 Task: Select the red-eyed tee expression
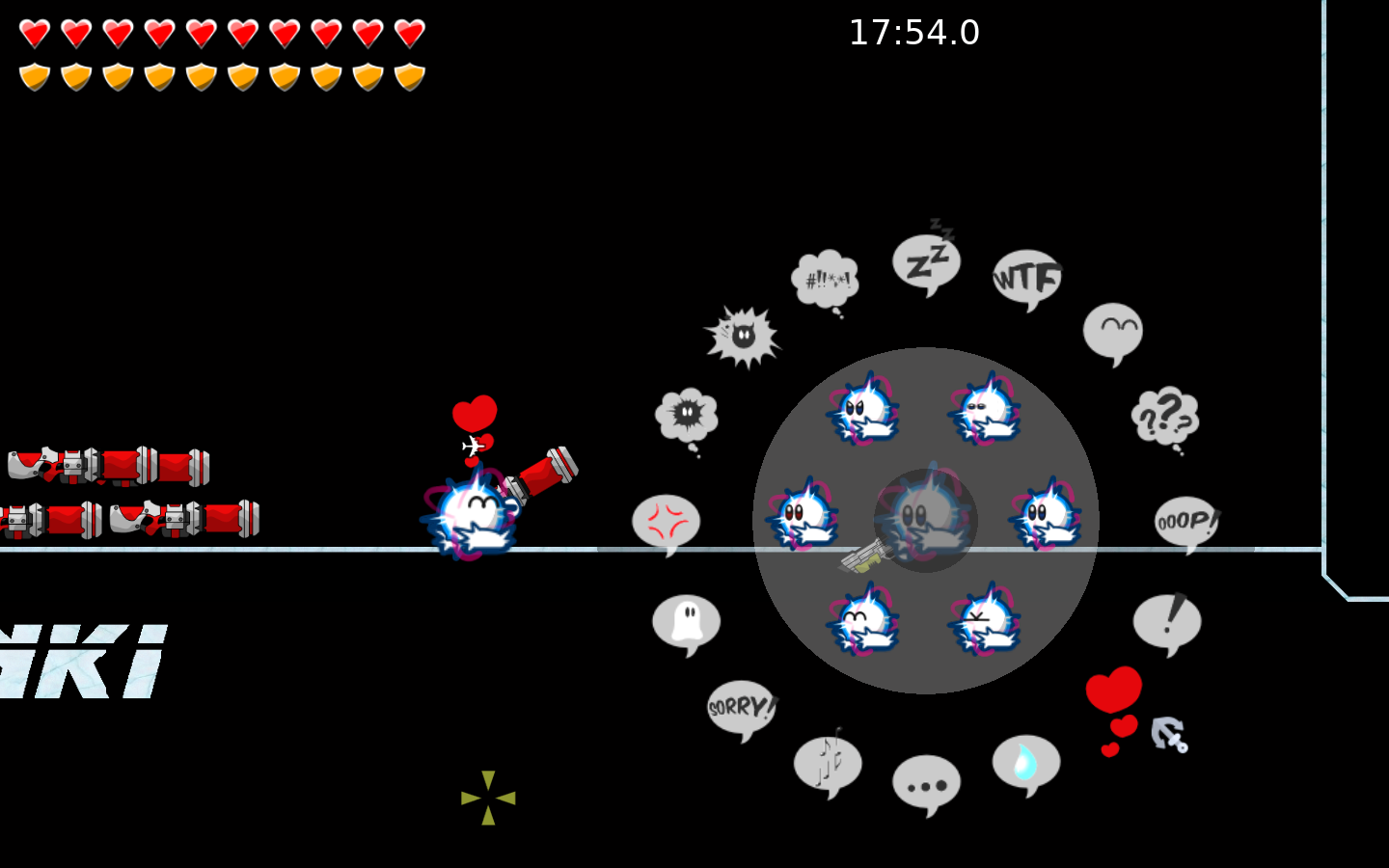point(803,514)
